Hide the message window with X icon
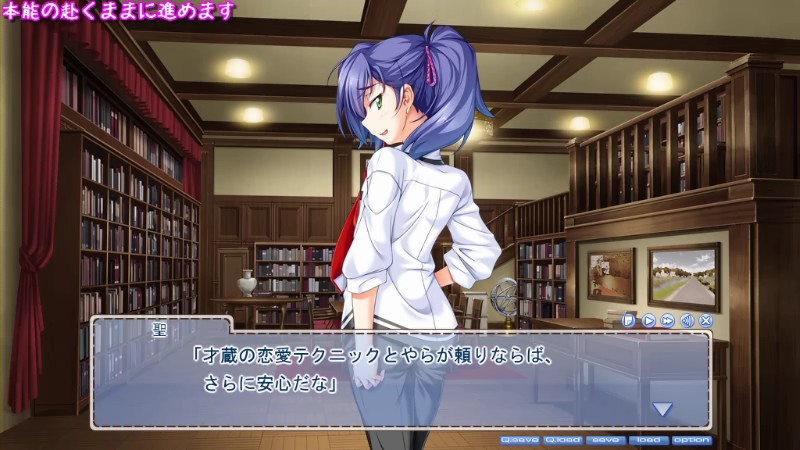 point(706,320)
